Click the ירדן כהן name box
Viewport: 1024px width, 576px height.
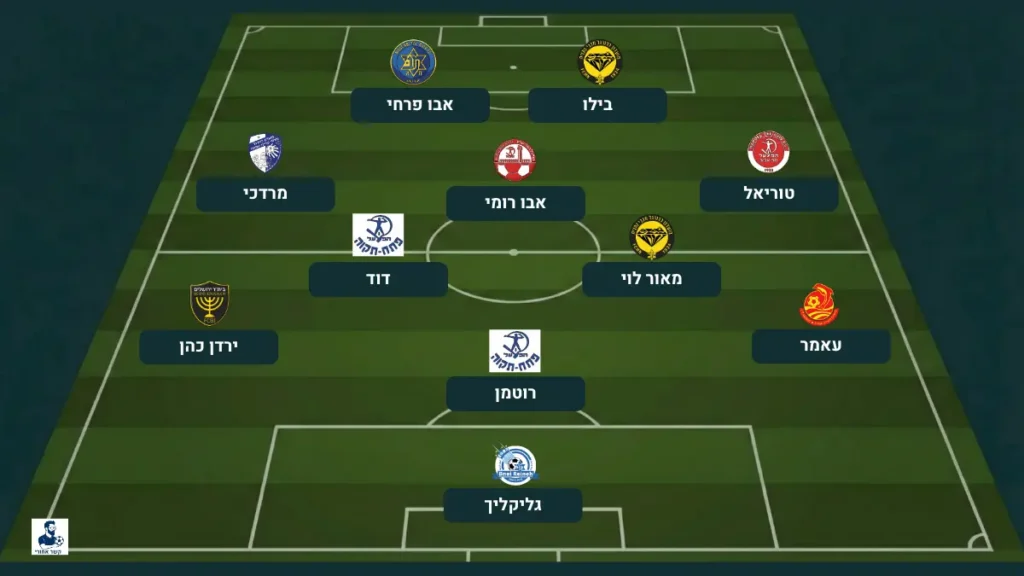pos(208,347)
